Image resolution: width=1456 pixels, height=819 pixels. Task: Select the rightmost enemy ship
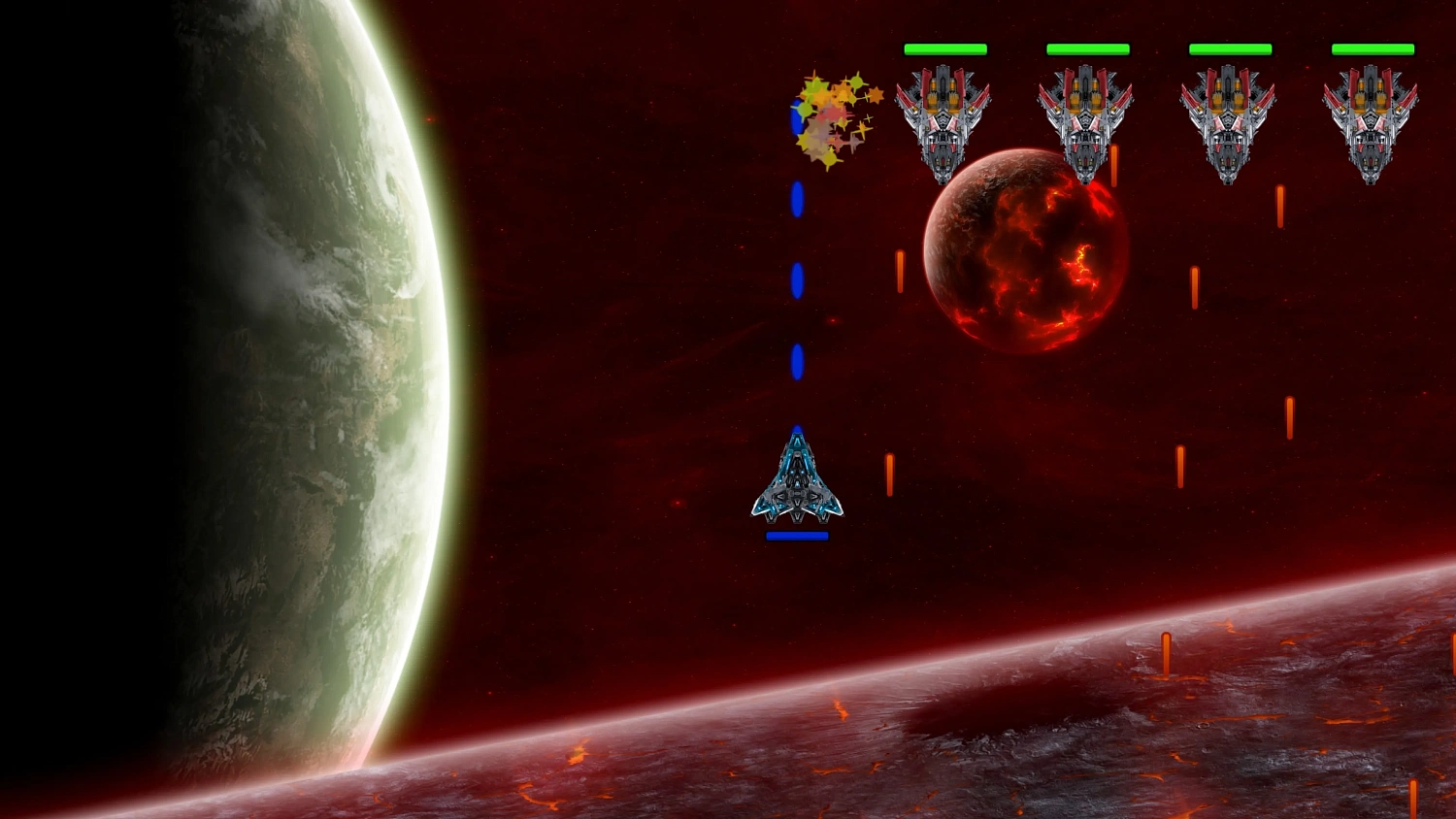(x=1371, y=121)
